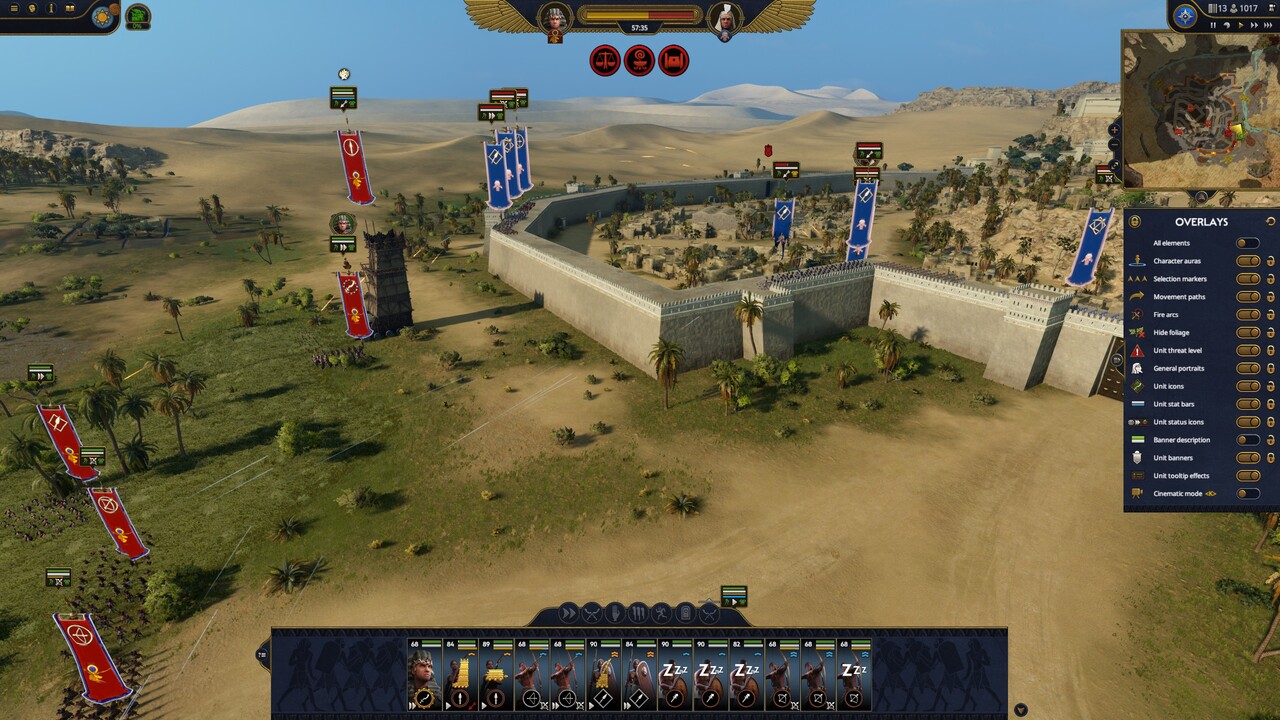Select the sun weather icon
The image size is (1280, 720).
[x=102, y=16]
